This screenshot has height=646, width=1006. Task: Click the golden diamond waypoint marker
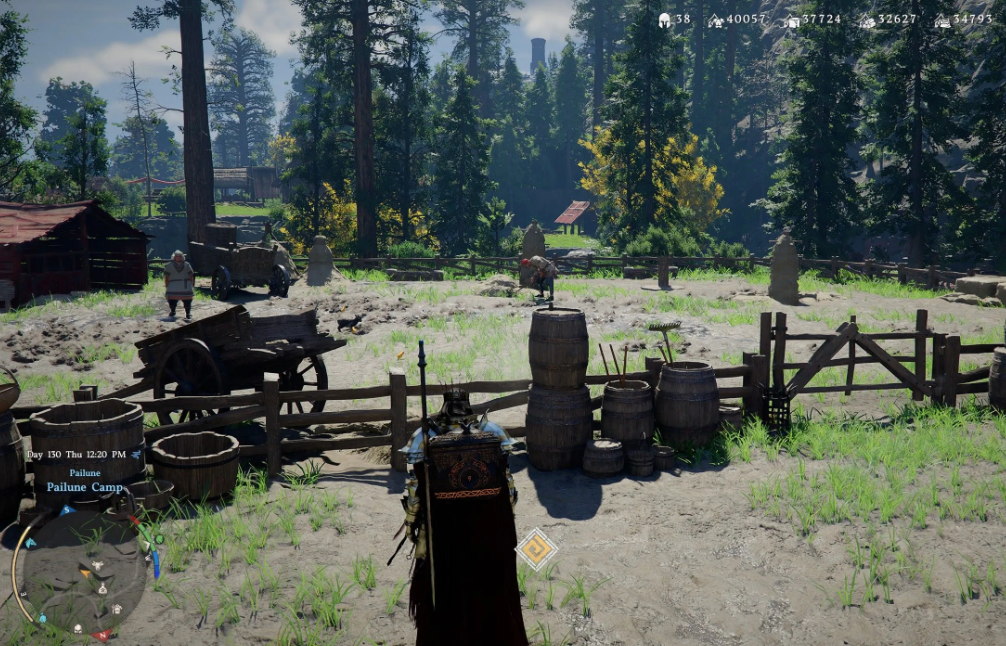(x=536, y=549)
